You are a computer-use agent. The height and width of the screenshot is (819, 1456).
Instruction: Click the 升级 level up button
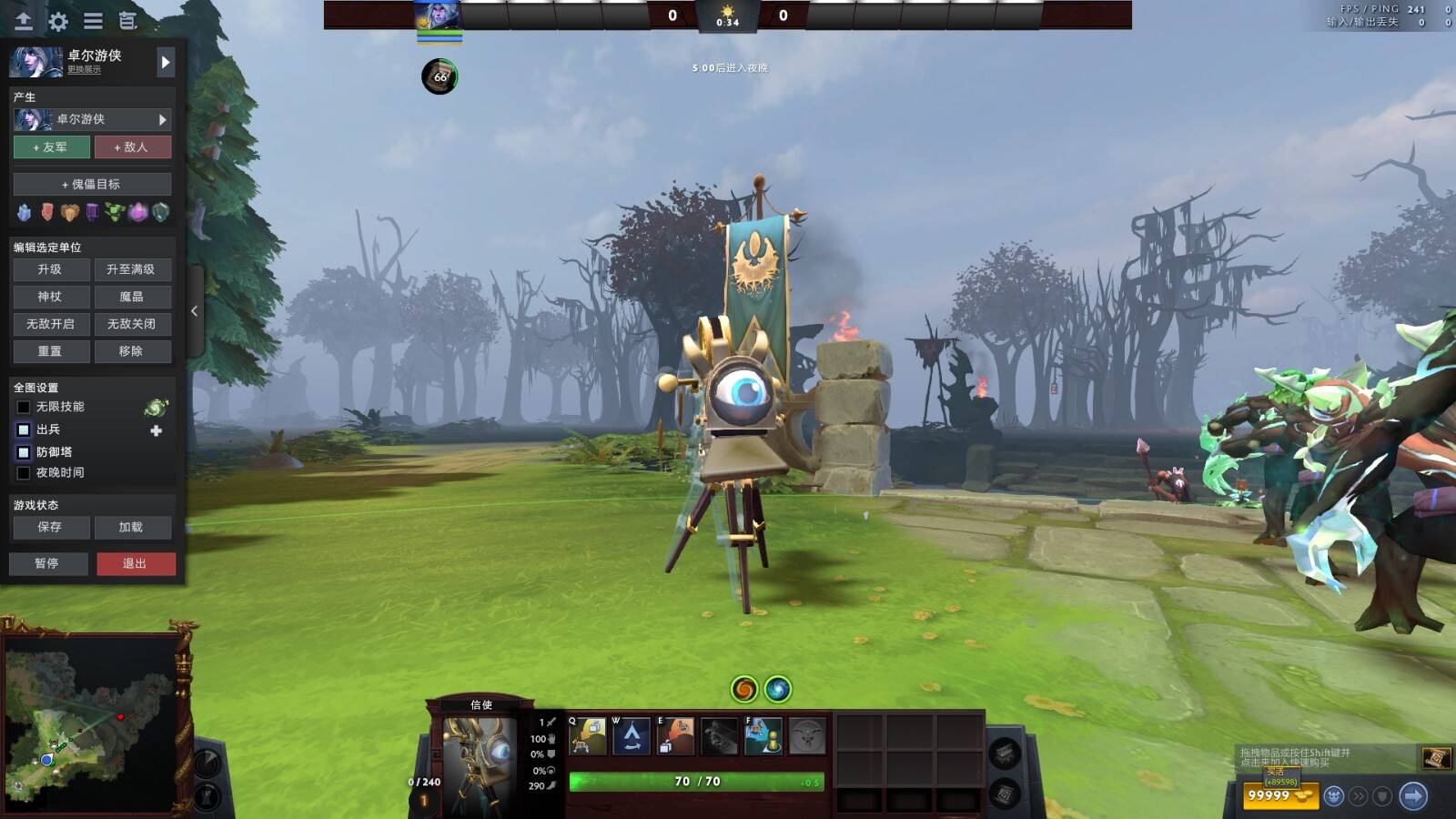coord(51,269)
